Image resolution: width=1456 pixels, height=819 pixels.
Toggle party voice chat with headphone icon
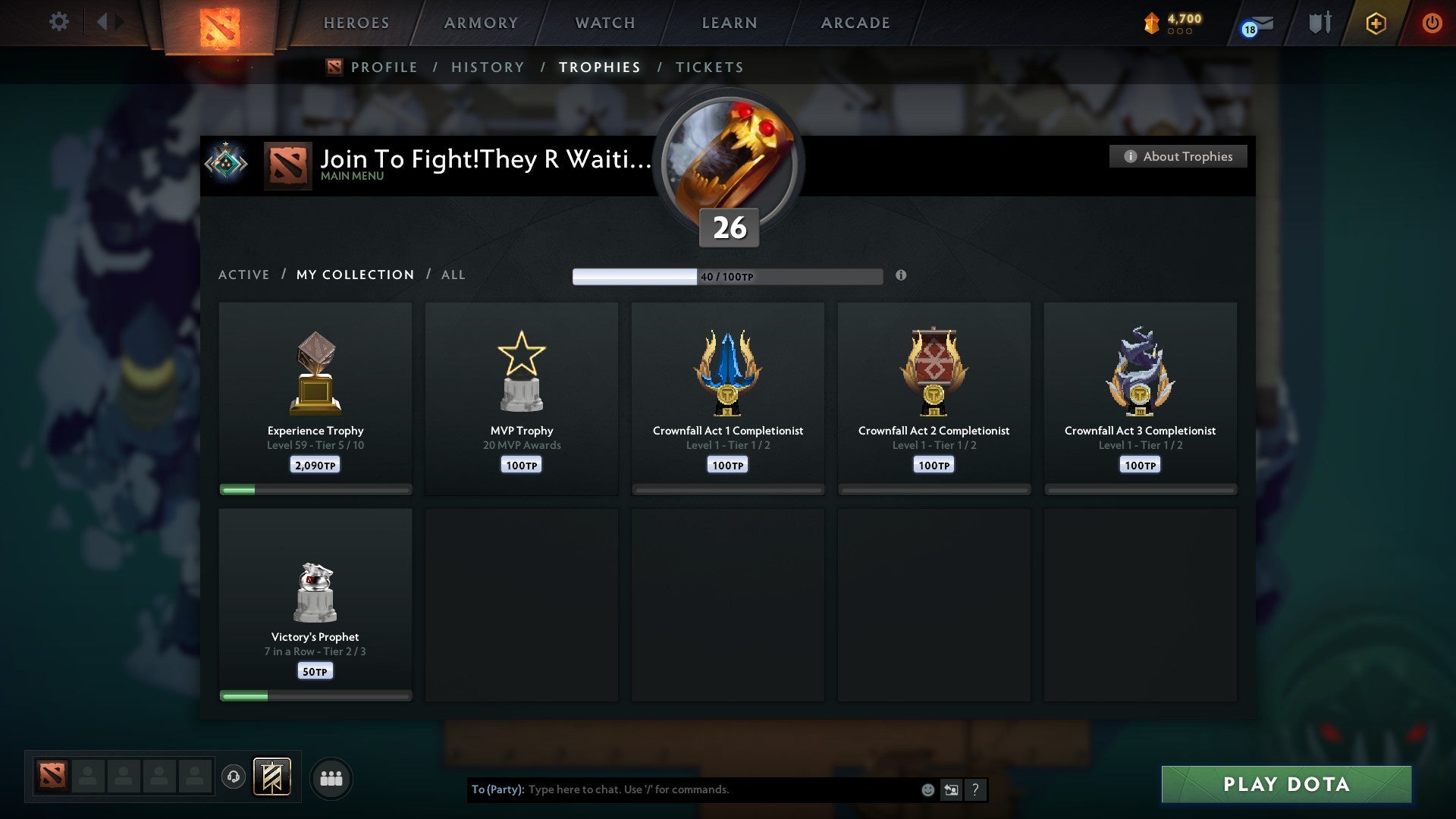coord(234,777)
